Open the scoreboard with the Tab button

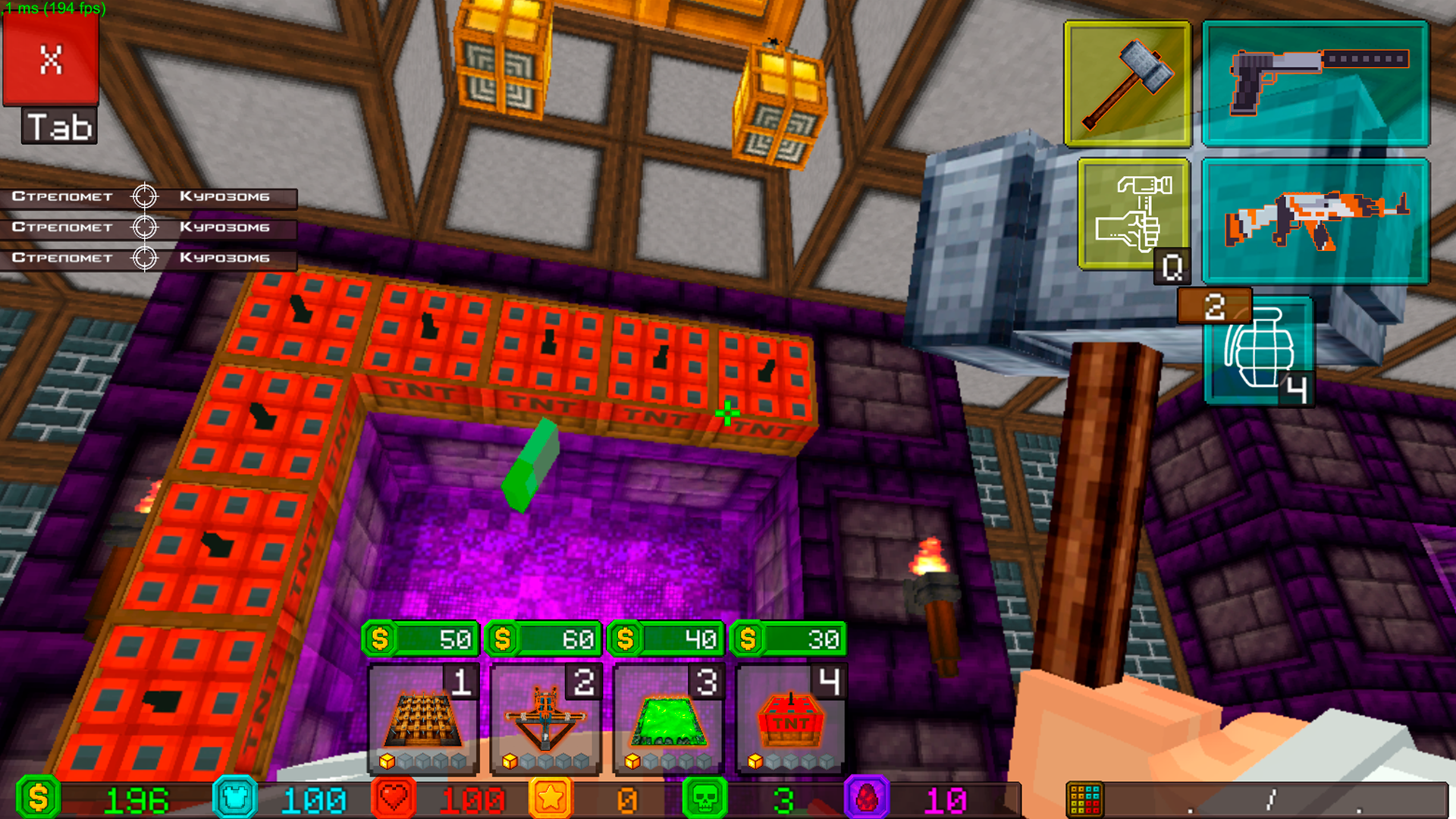click(x=58, y=127)
